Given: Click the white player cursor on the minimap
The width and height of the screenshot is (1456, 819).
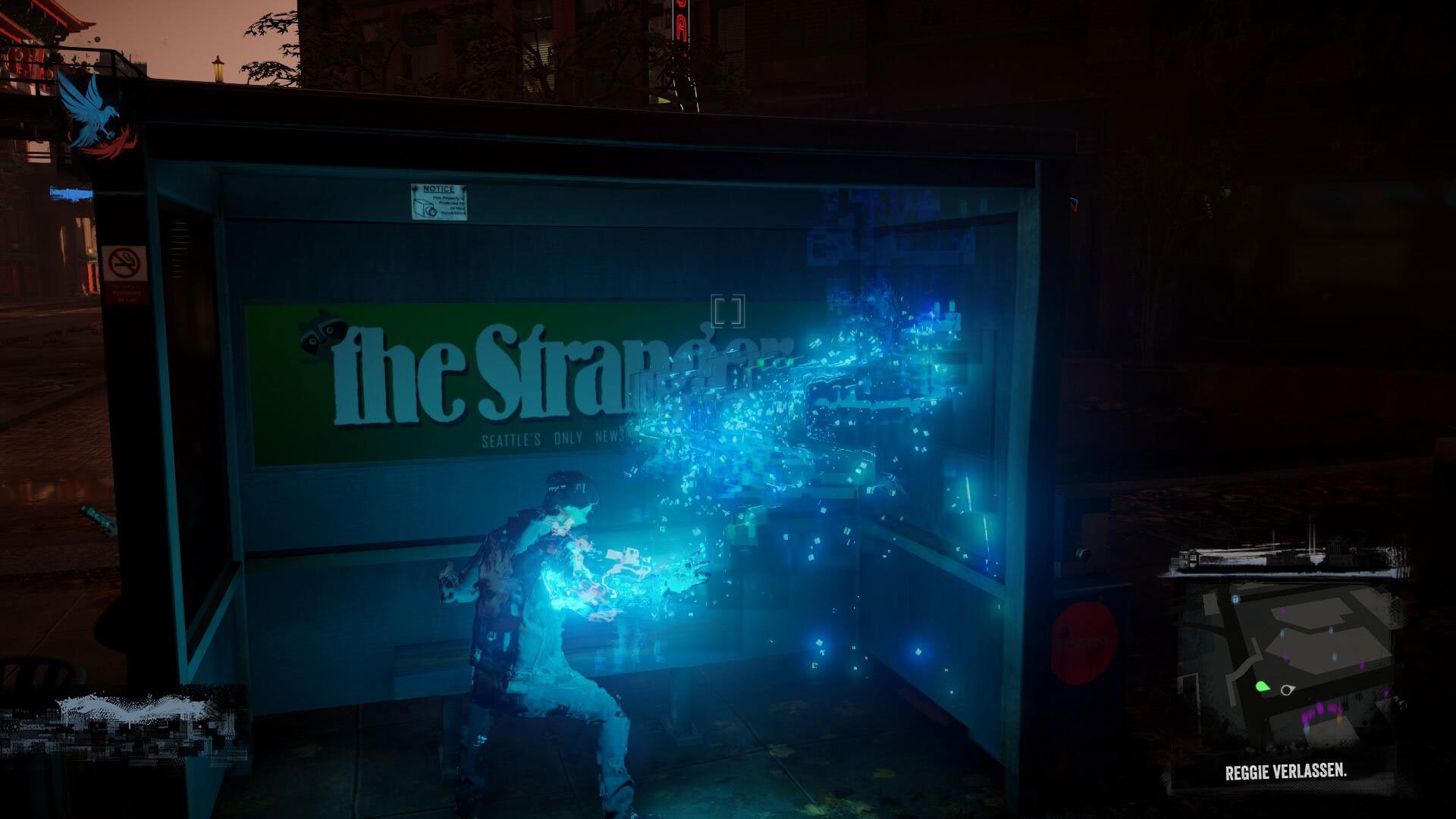Looking at the screenshot, I should [1287, 689].
